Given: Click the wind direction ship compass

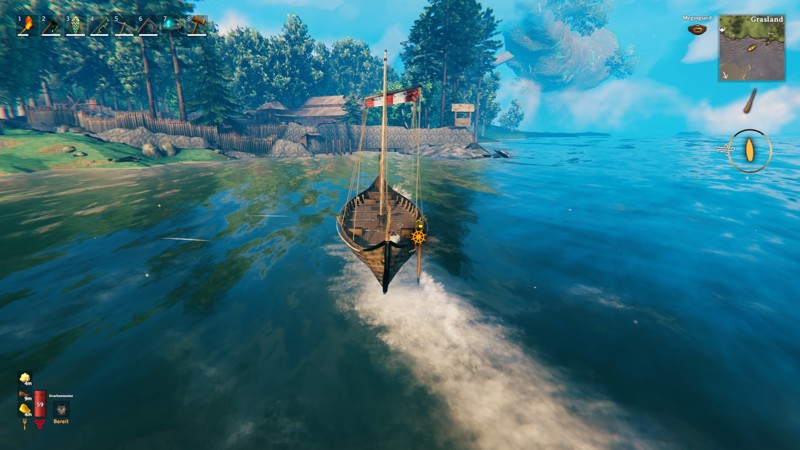Looking at the screenshot, I should tap(749, 151).
